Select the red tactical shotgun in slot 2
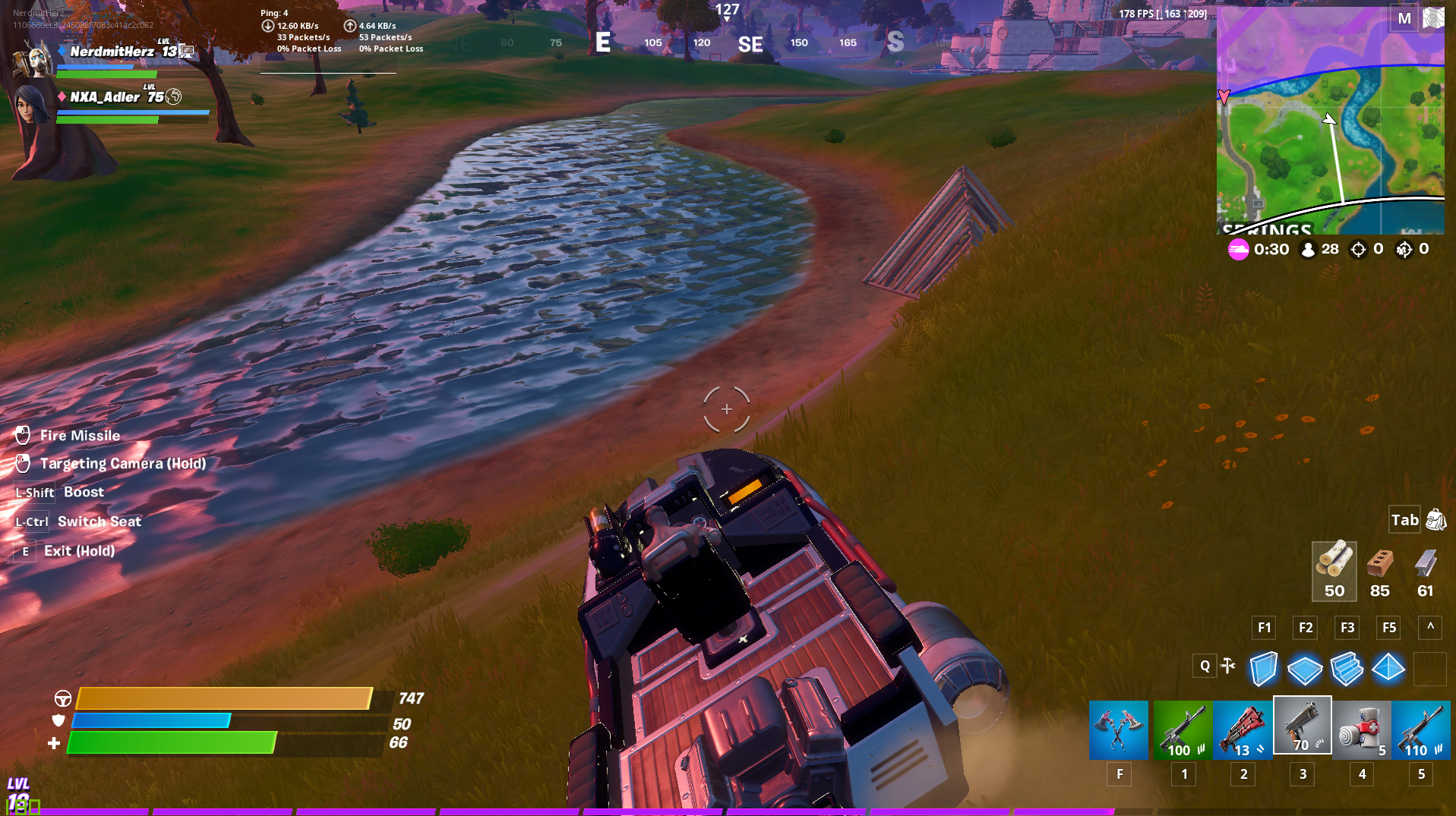 1242,729
